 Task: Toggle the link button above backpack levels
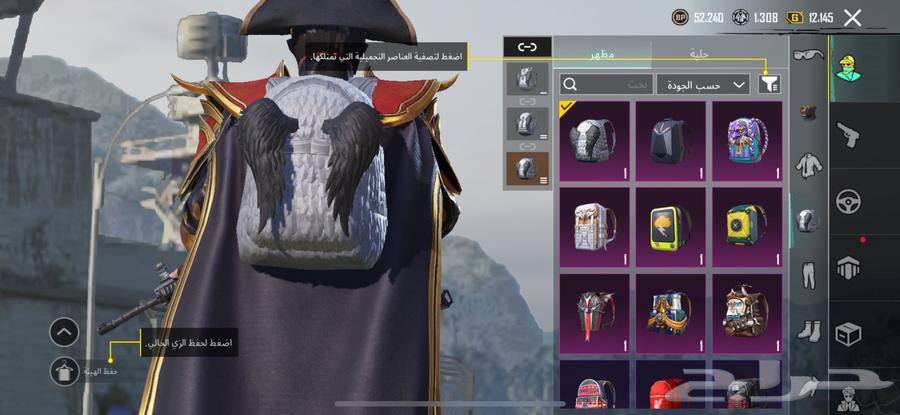527,46
